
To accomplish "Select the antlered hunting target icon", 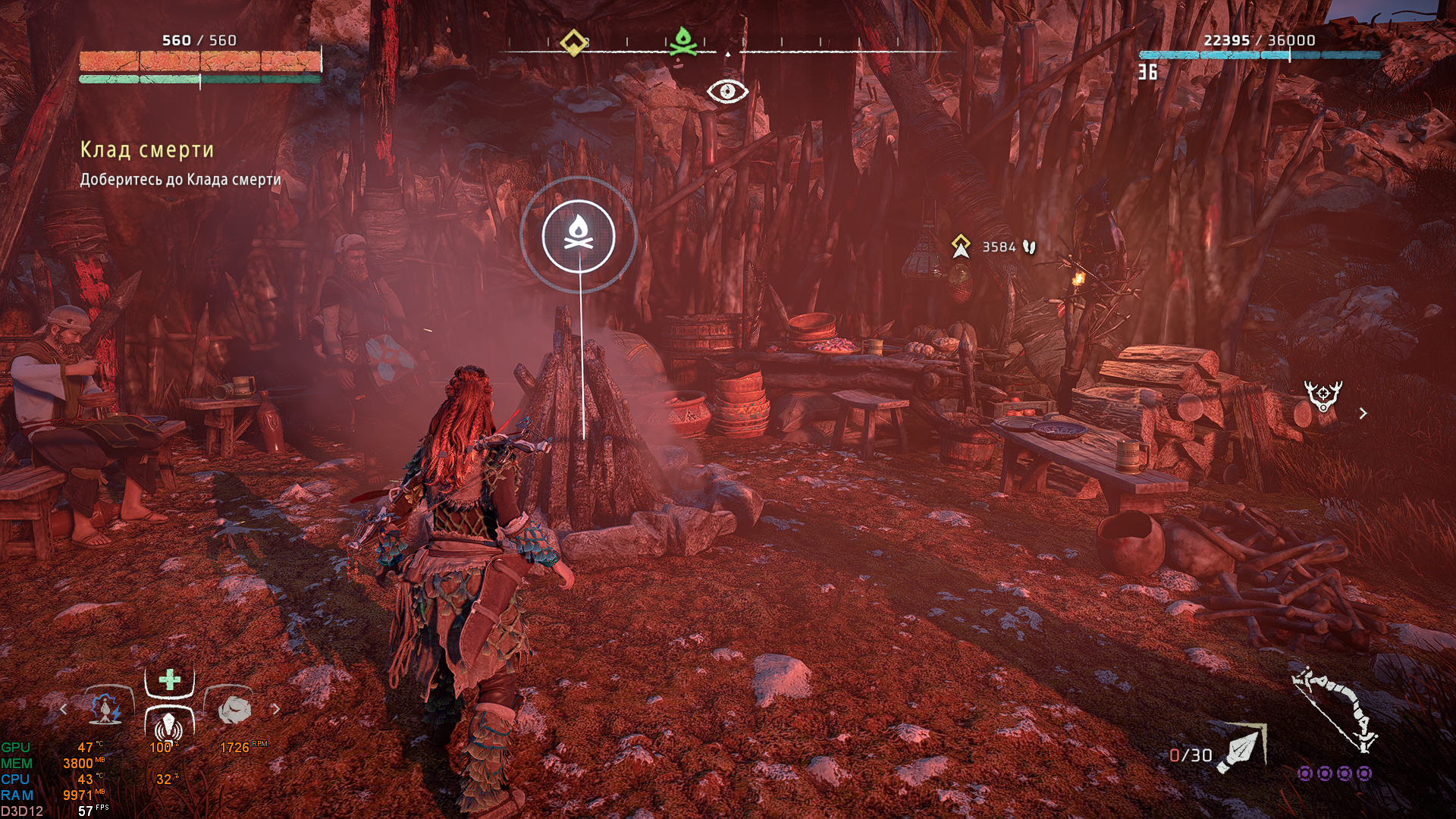I will pos(1323,397).
